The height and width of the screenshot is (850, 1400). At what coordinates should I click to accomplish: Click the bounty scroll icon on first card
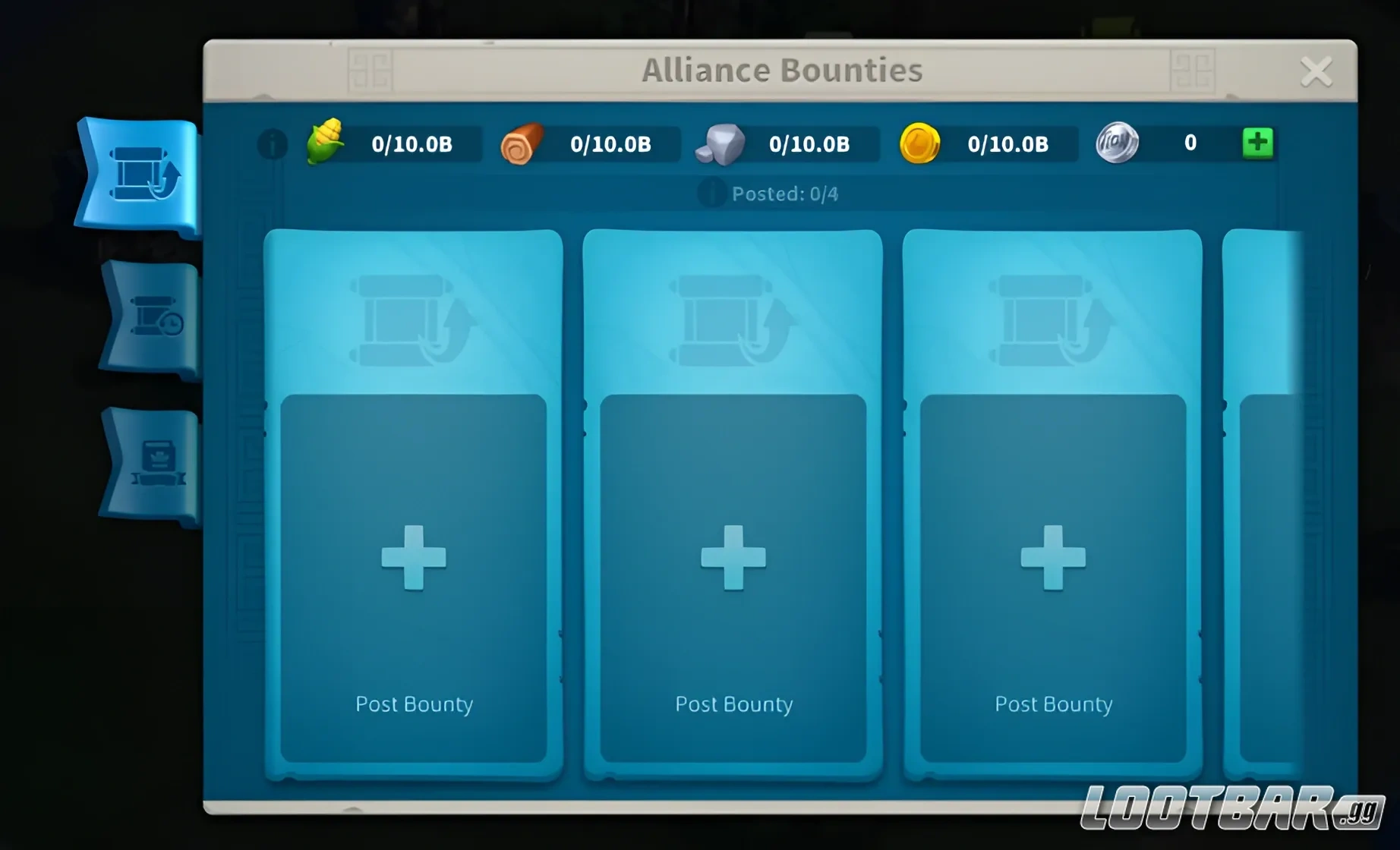(412, 319)
